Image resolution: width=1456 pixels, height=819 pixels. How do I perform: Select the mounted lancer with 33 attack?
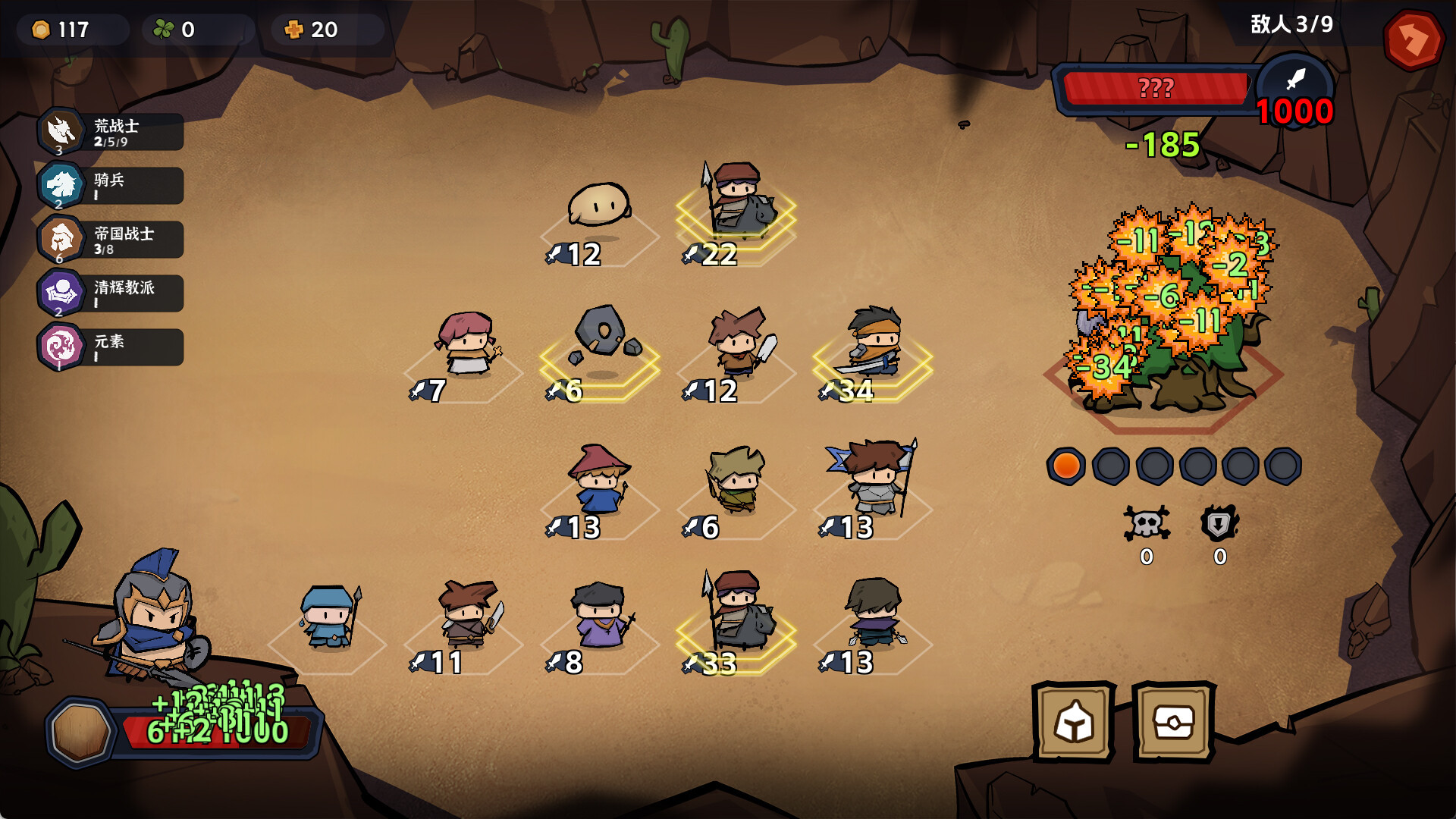click(x=739, y=611)
